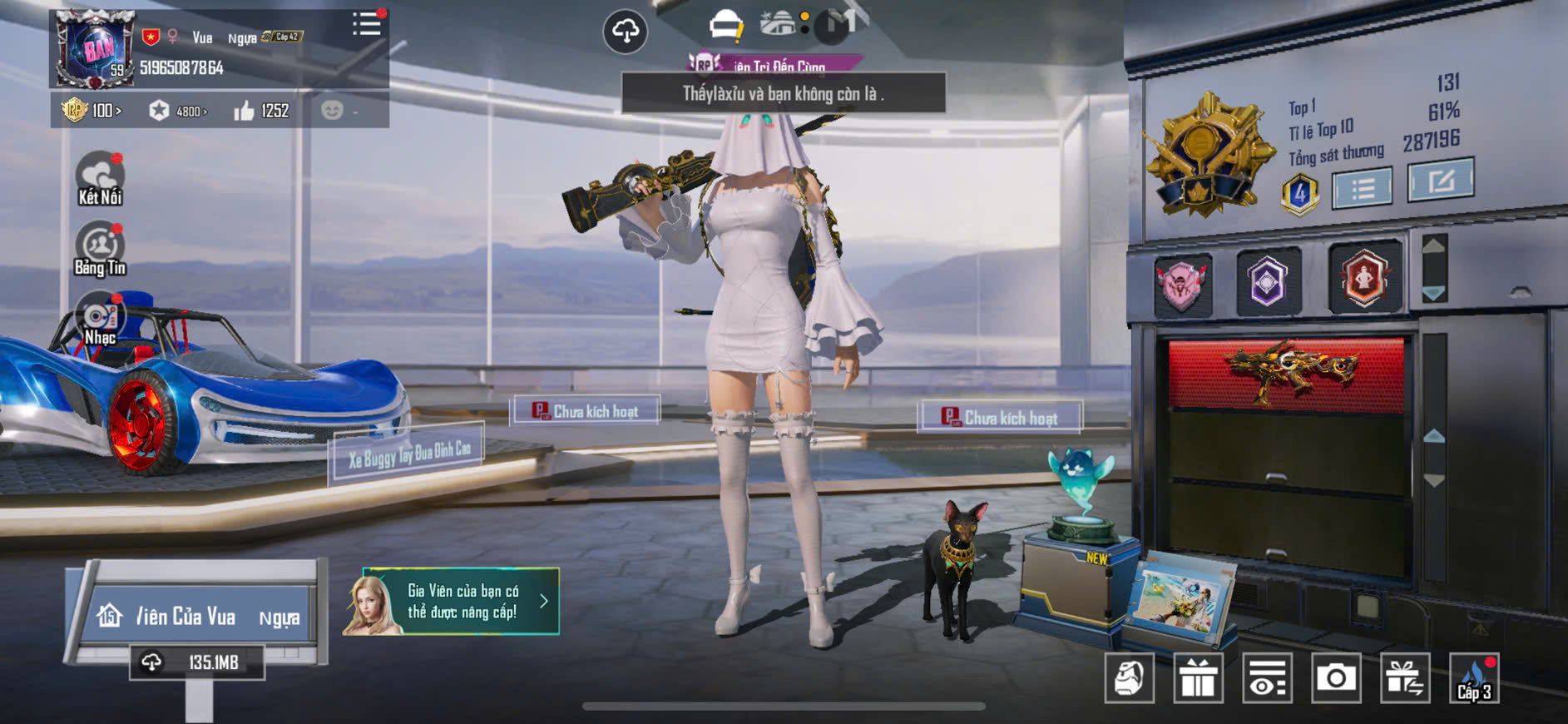Image resolution: width=1568 pixels, height=724 pixels.
Task: Open the gift box button
Action: [x=1198, y=678]
